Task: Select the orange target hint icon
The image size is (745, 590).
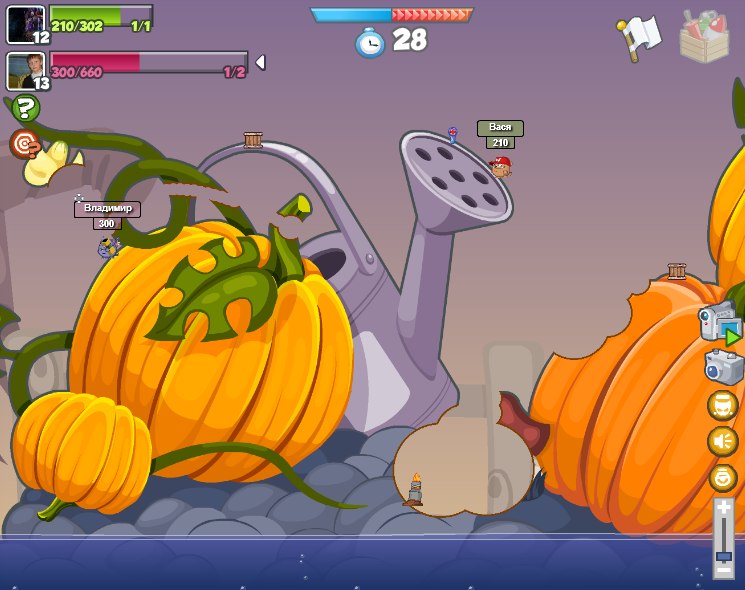Action: 25,144
